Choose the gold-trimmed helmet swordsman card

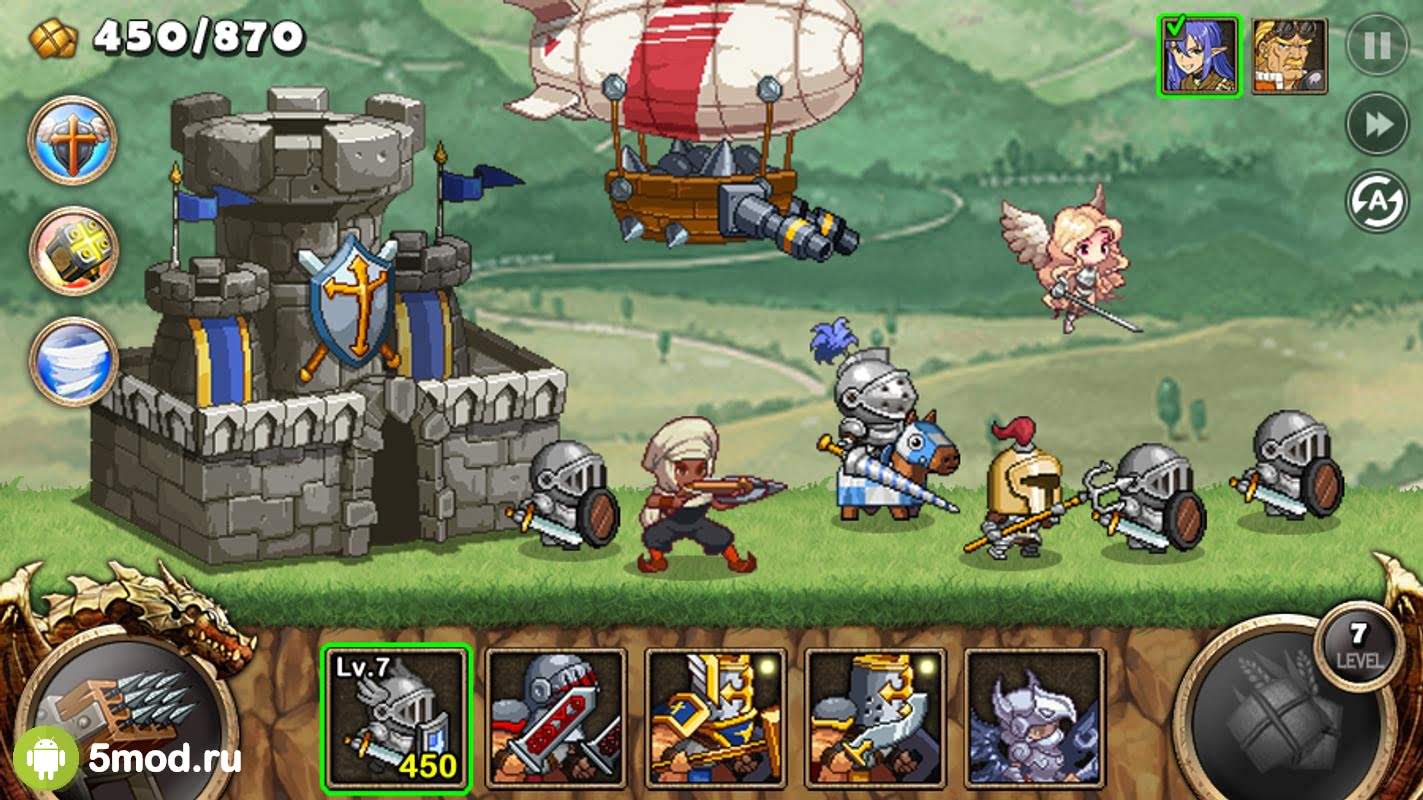click(876, 717)
